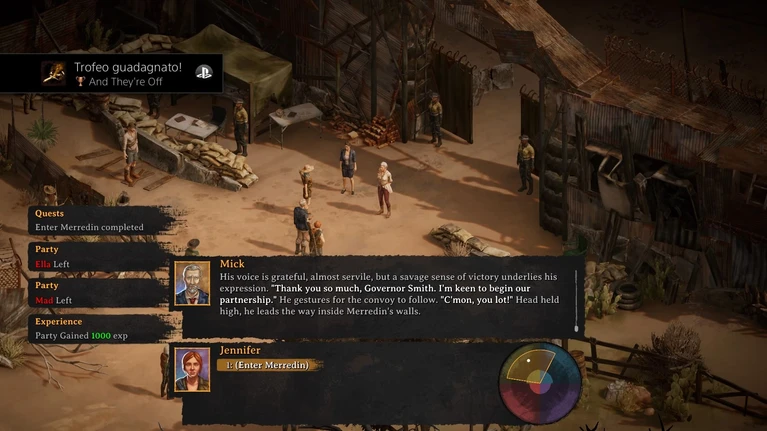The width and height of the screenshot is (767, 431).
Task: Click Jennifer's portrait in the reply box
Action: pyautogui.click(x=192, y=368)
